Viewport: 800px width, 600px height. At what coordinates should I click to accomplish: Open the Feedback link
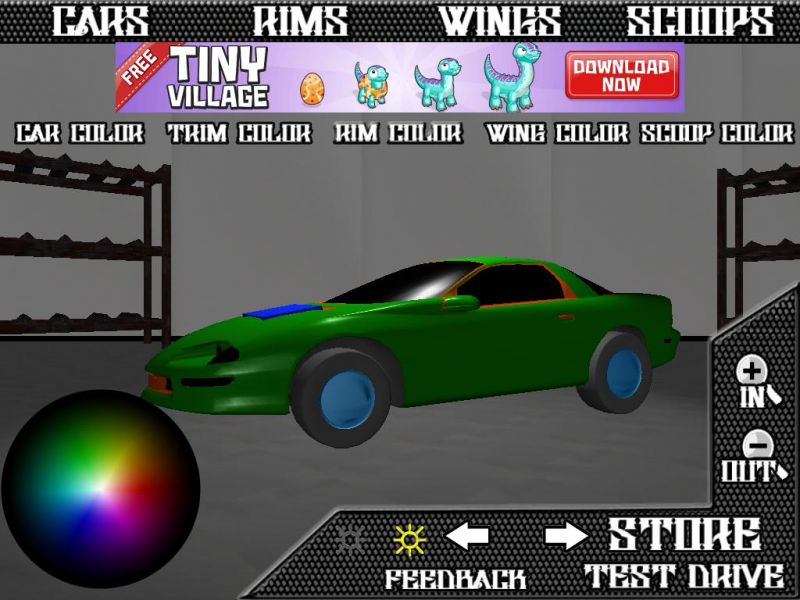[456, 578]
